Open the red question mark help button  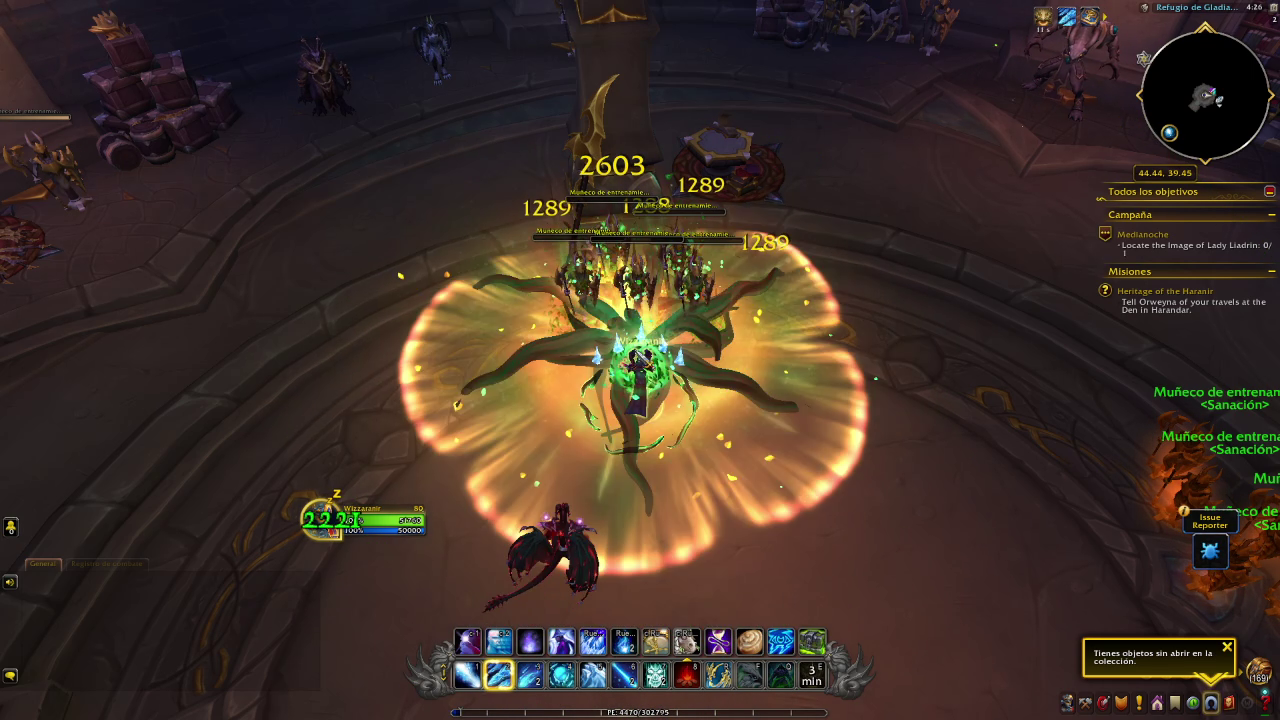point(1266,704)
